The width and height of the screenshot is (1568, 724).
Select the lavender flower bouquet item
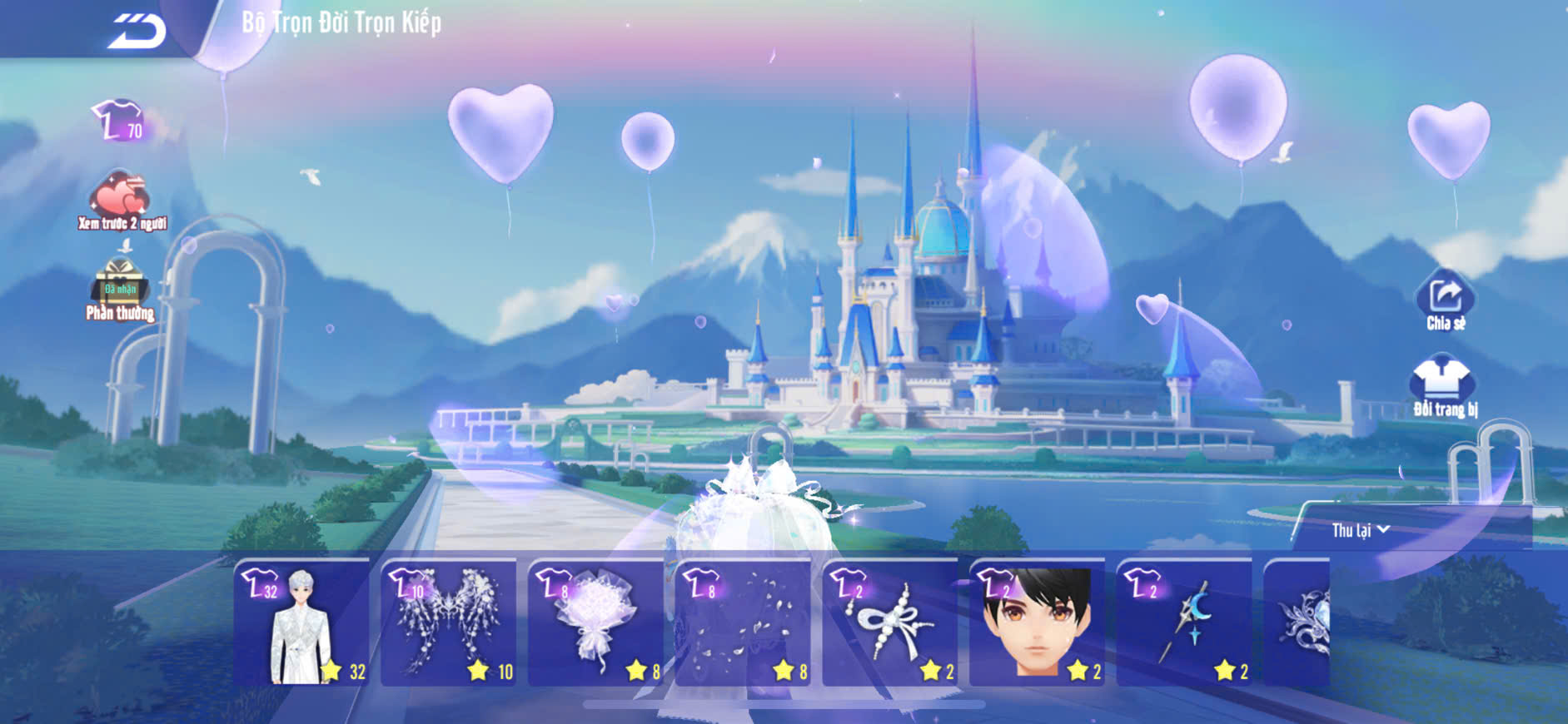595,623
